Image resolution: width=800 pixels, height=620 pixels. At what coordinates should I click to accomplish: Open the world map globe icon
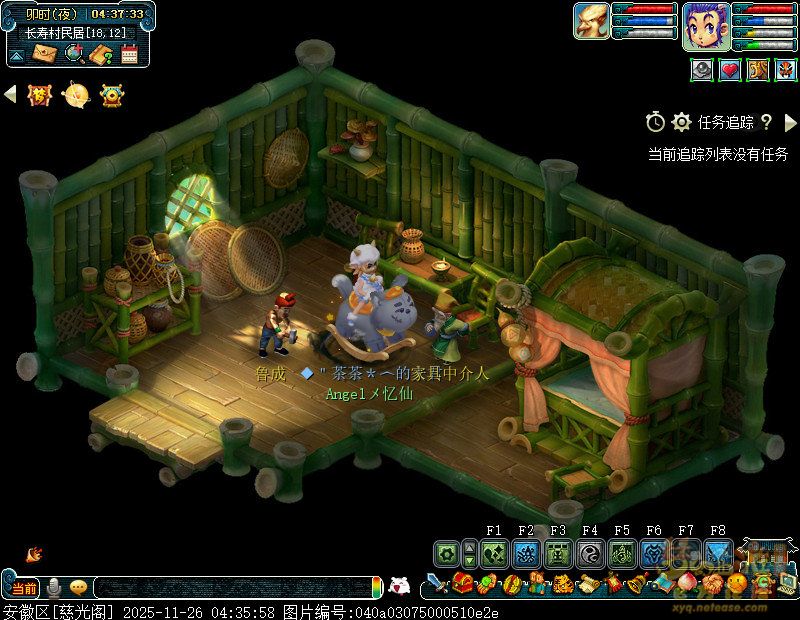73,54
